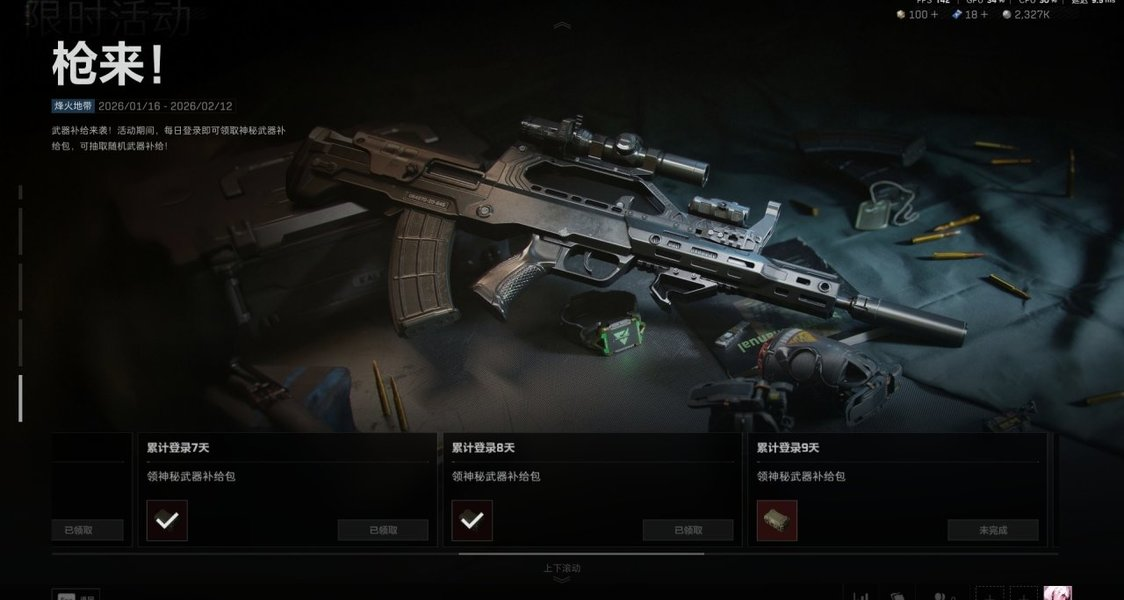
Task: Select the day 9 mystery weapon supply crate
Action: point(777,521)
